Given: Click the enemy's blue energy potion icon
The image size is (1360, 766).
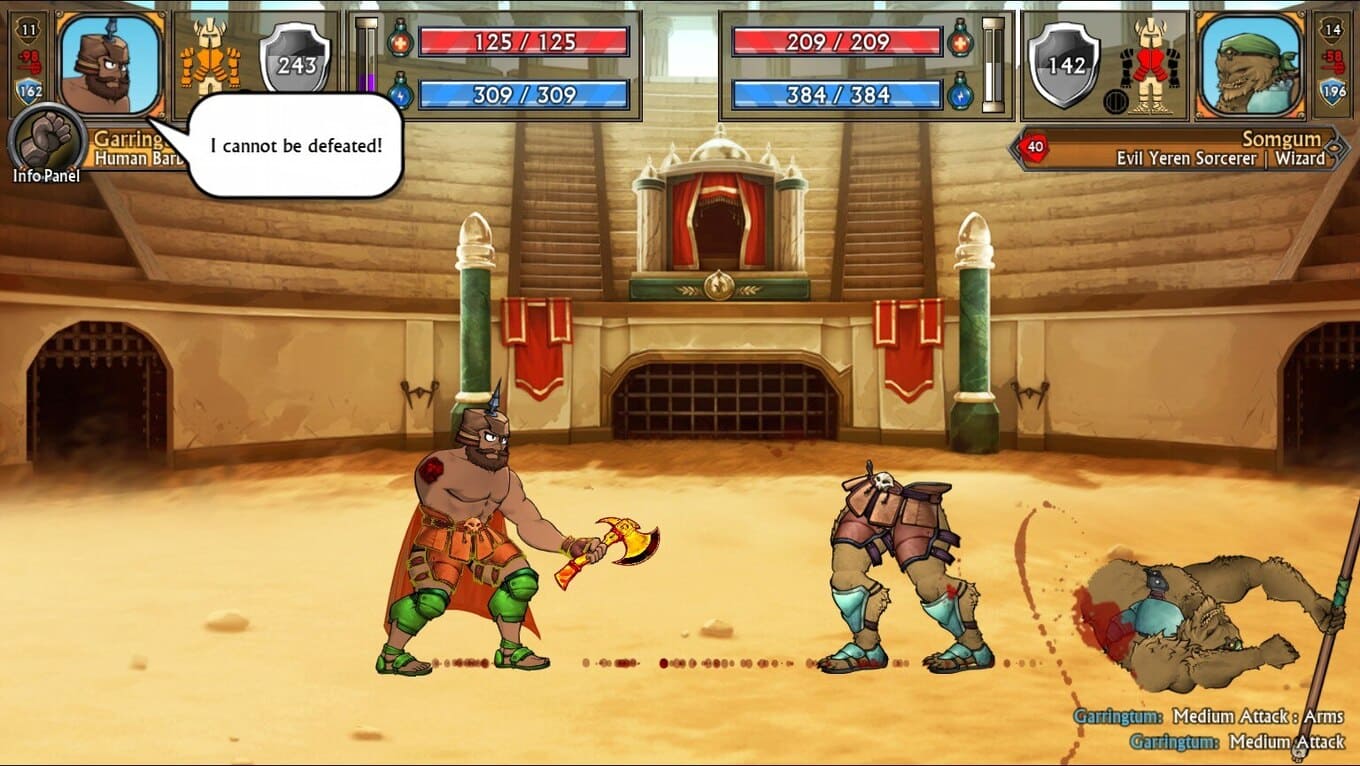Looking at the screenshot, I should coord(960,93).
